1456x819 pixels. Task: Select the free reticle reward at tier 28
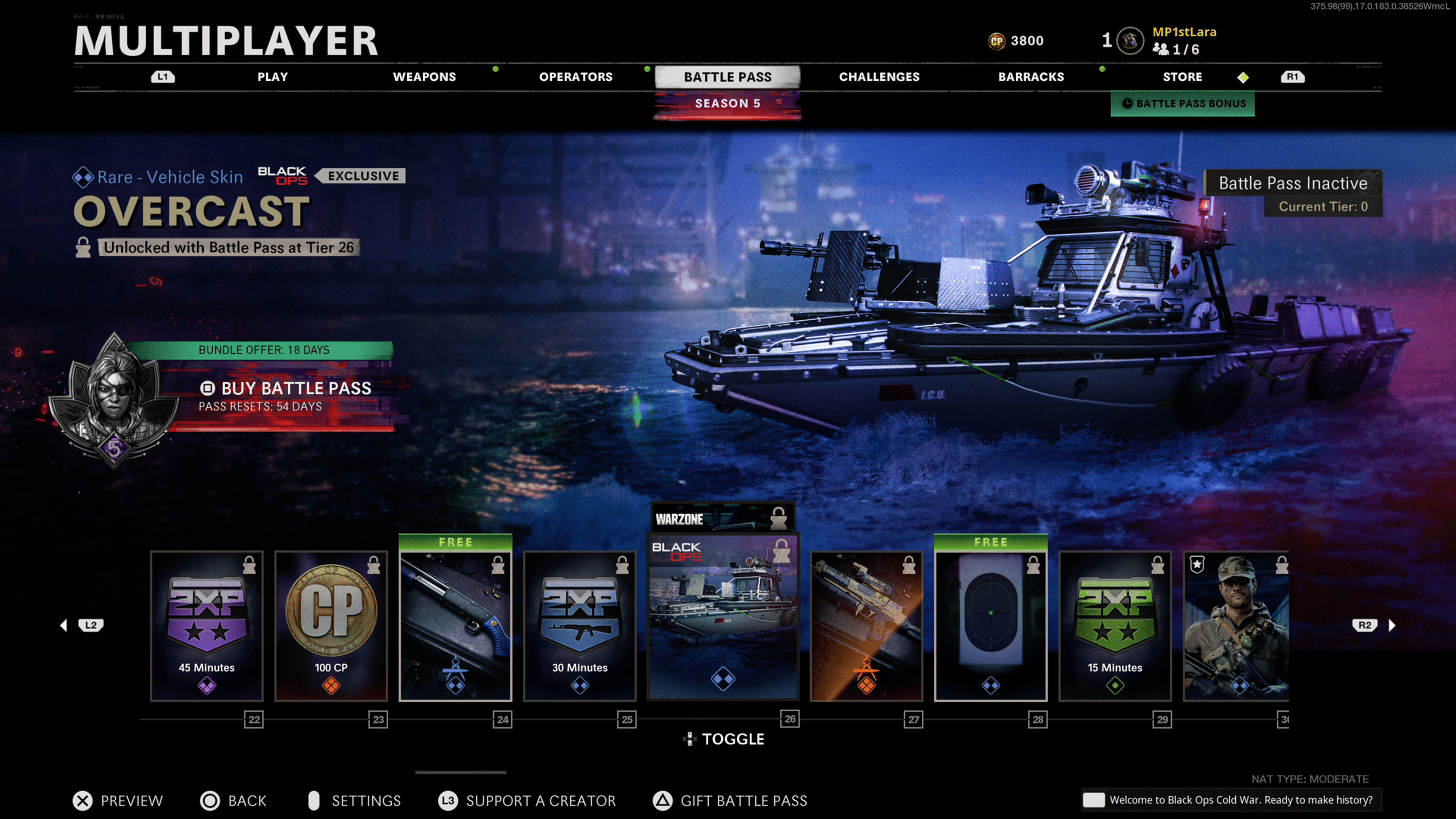(x=991, y=626)
